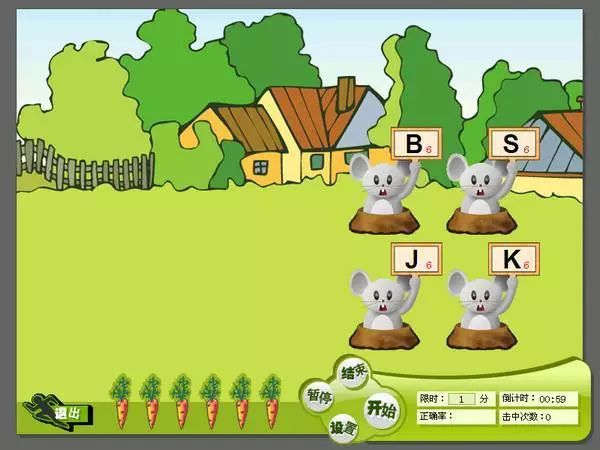The width and height of the screenshot is (600, 450).
Task: Open the 设置 (Settings) button
Action: point(343,428)
